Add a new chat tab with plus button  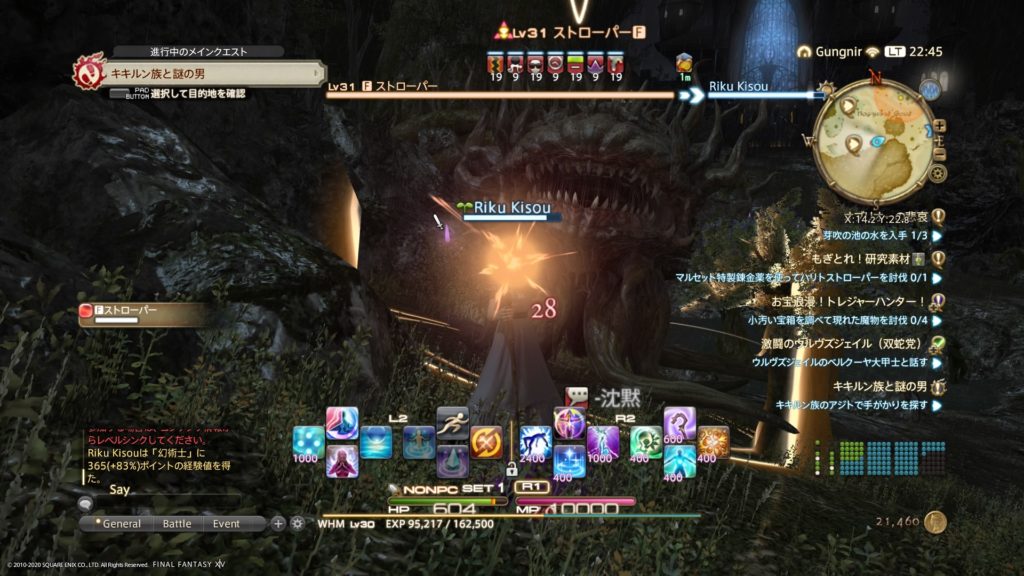tap(278, 523)
